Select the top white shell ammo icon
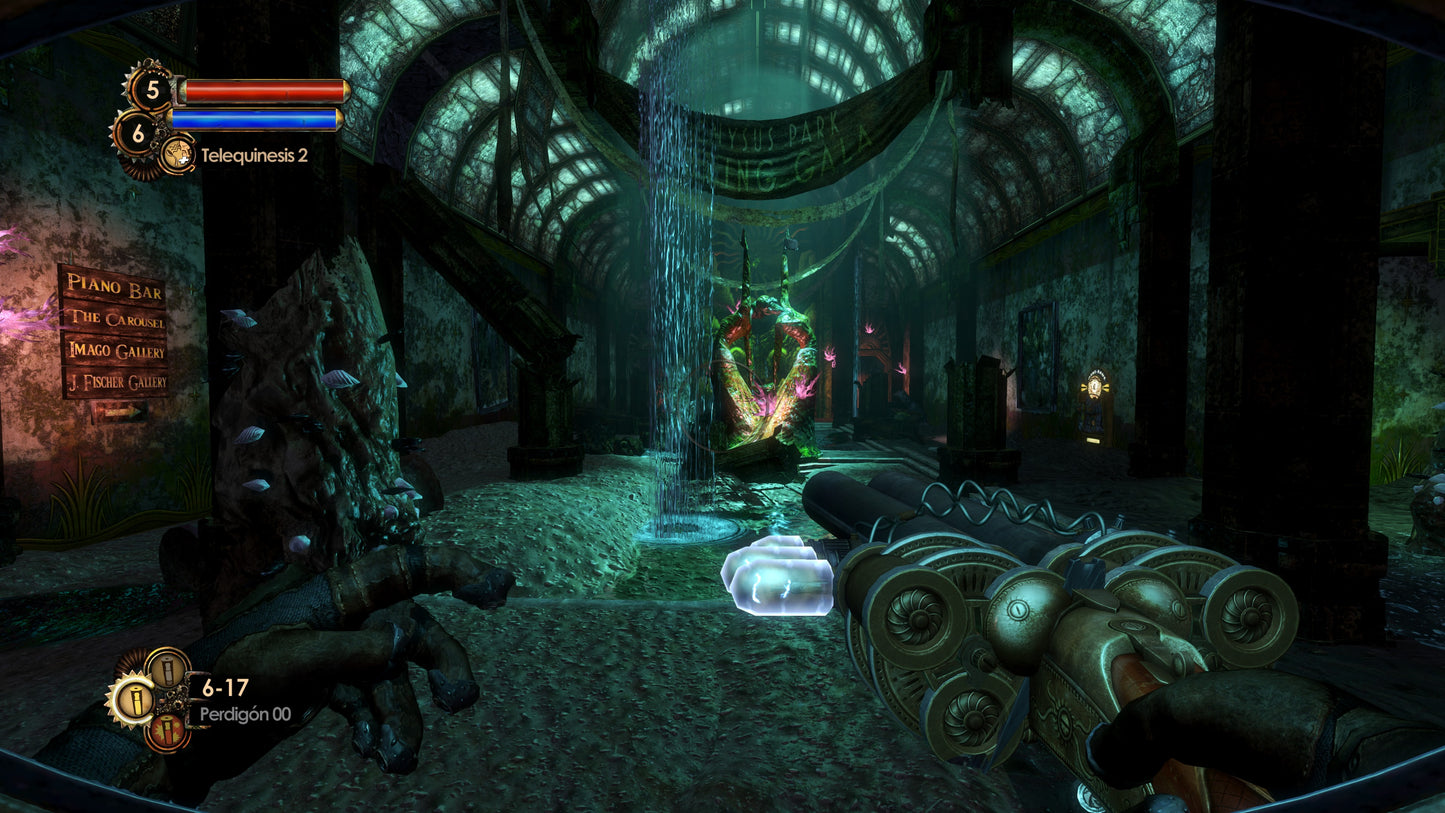The image size is (1445, 813). tap(167, 671)
